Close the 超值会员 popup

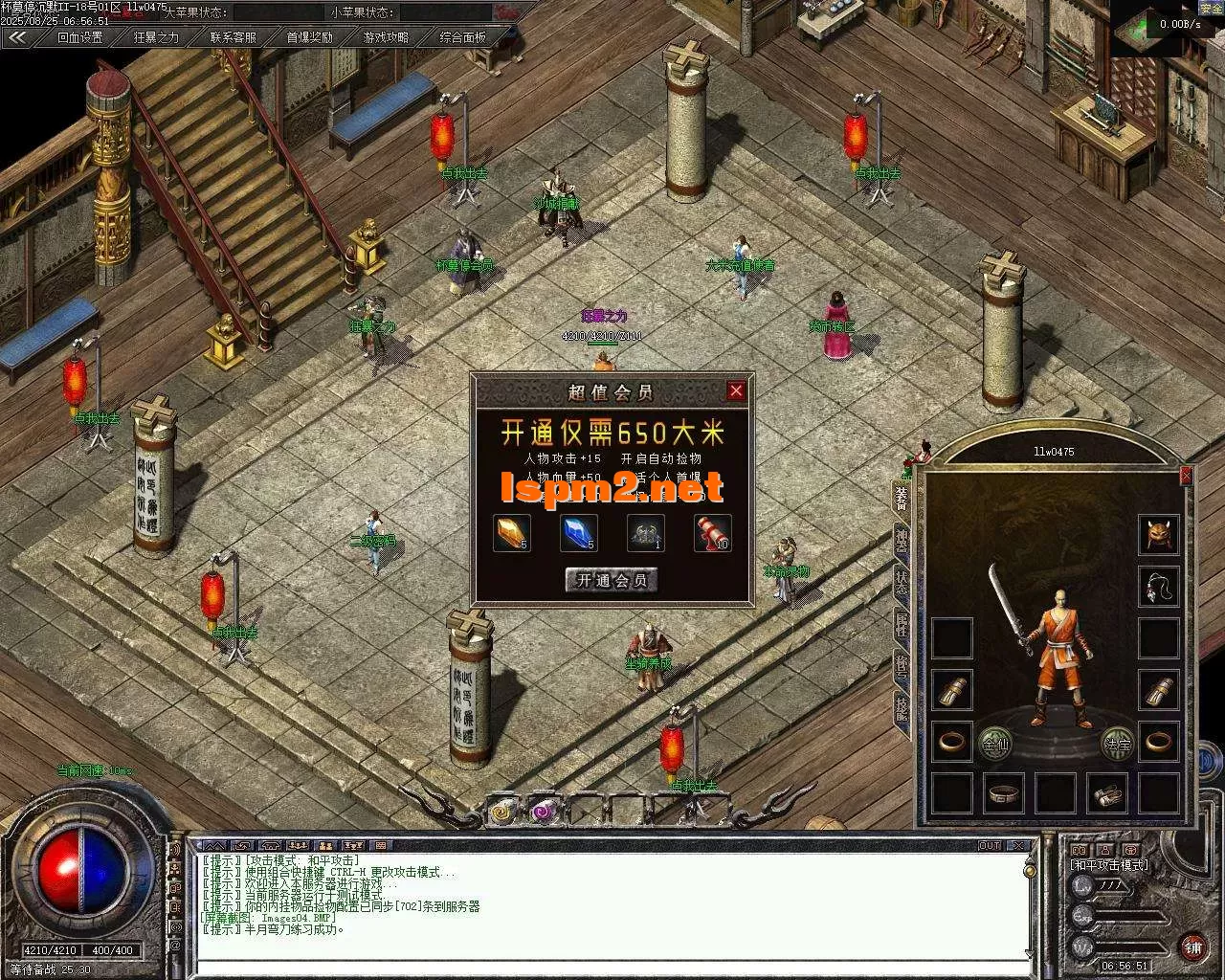click(x=735, y=390)
